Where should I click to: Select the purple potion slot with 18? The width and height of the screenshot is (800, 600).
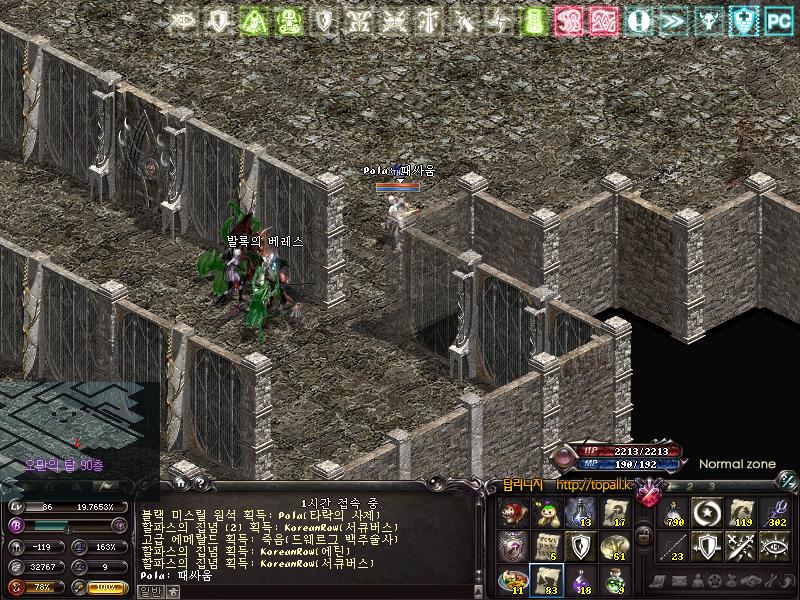[581, 578]
